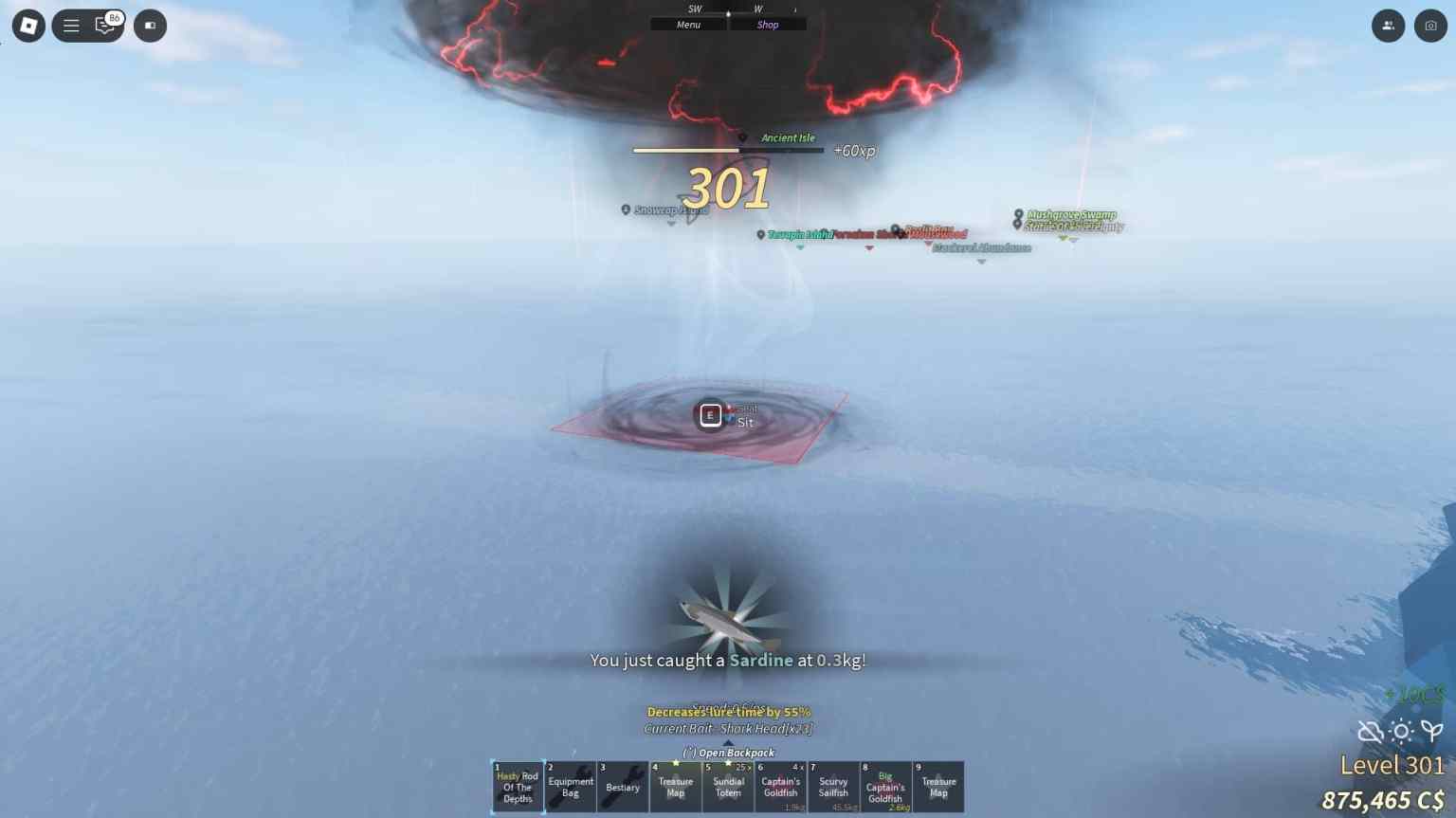
Task: Select the Treasure Map in slot 4
Action: tap(676, 787)
